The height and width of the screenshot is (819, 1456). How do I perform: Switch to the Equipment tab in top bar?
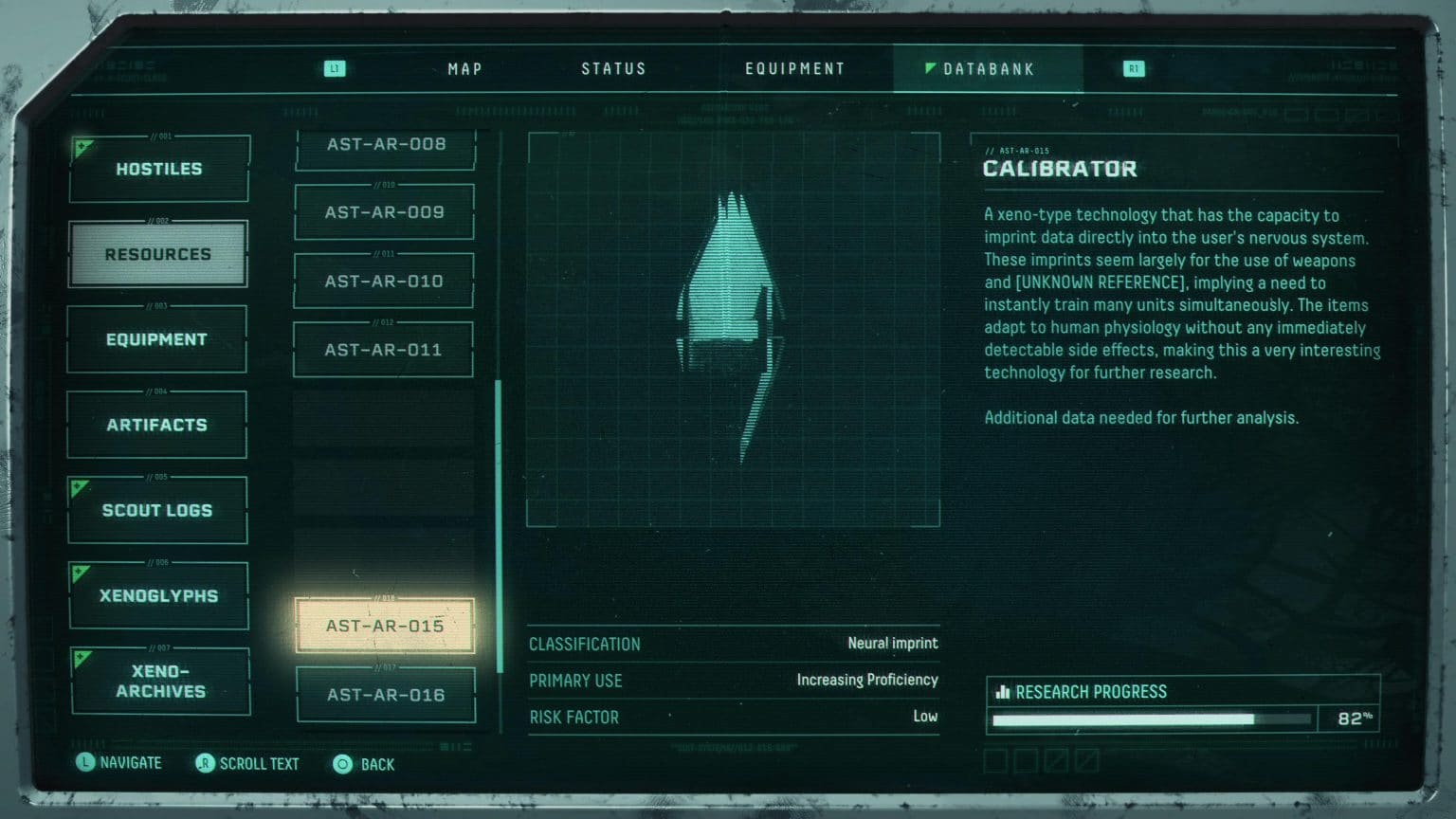click(794, 69)
